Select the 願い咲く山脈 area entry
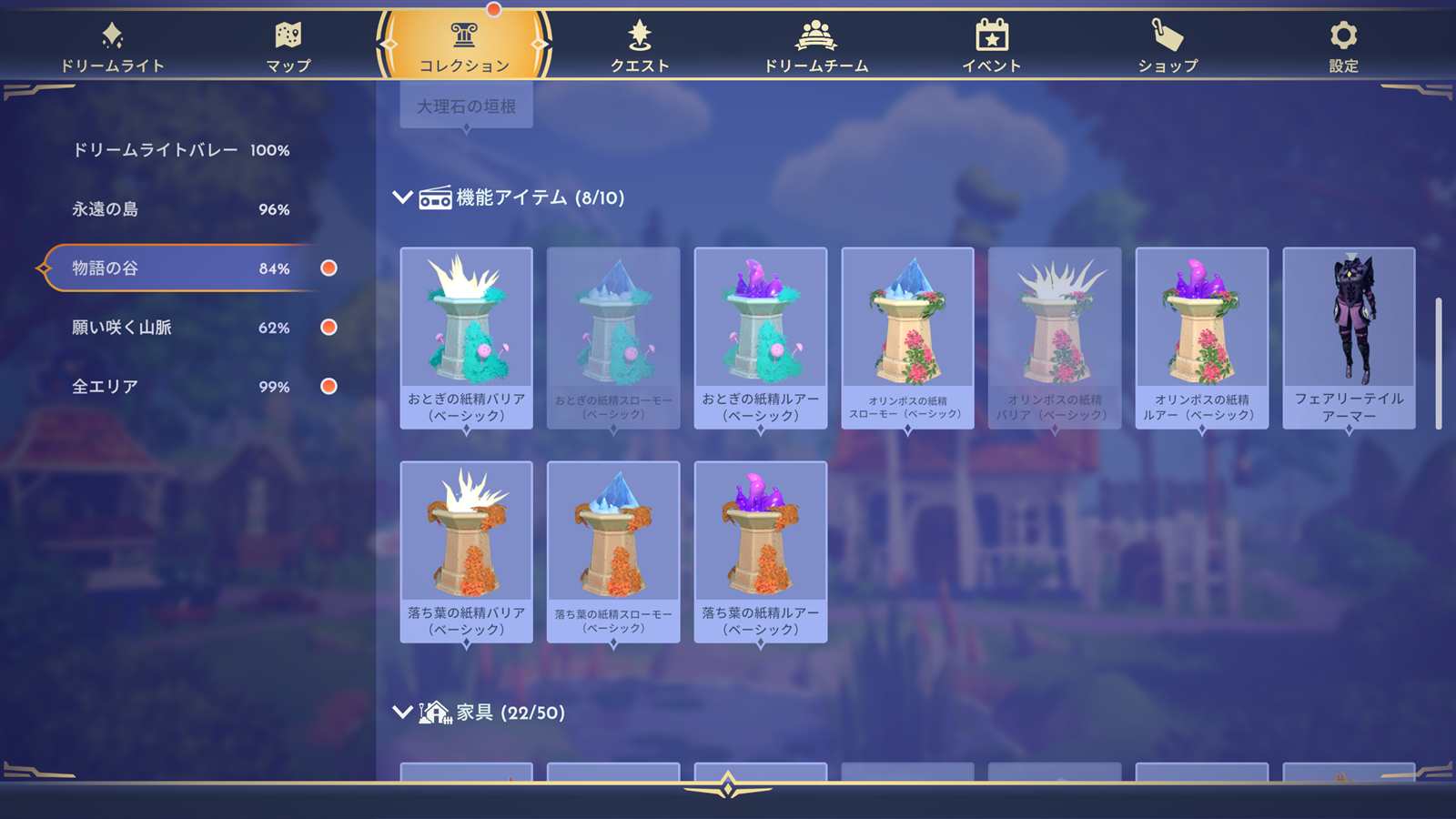1456x819 pixels. 180,328
